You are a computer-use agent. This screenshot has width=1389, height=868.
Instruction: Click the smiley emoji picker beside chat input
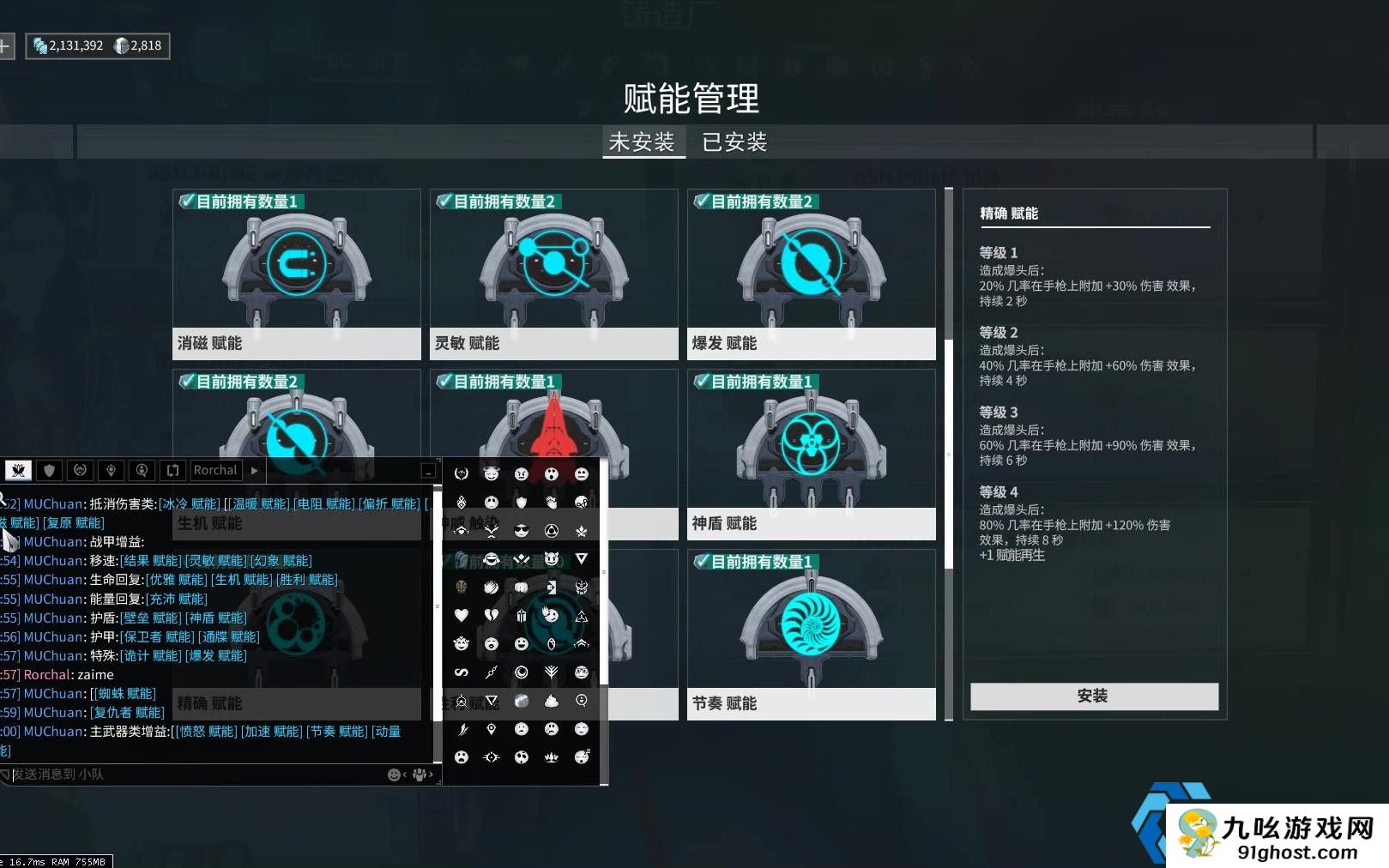[x=394, y=773]
